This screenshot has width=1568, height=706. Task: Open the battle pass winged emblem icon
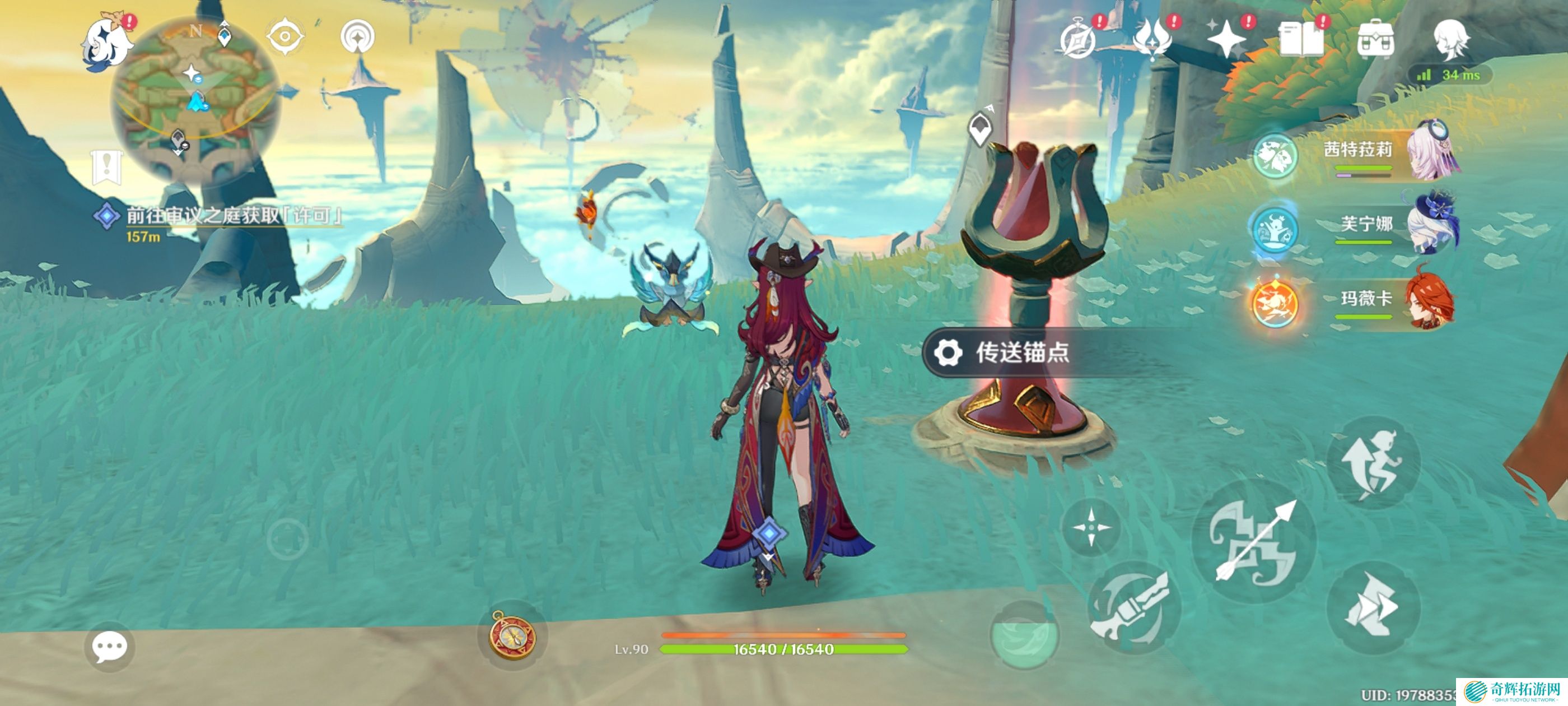click(x=1152, y=40)
